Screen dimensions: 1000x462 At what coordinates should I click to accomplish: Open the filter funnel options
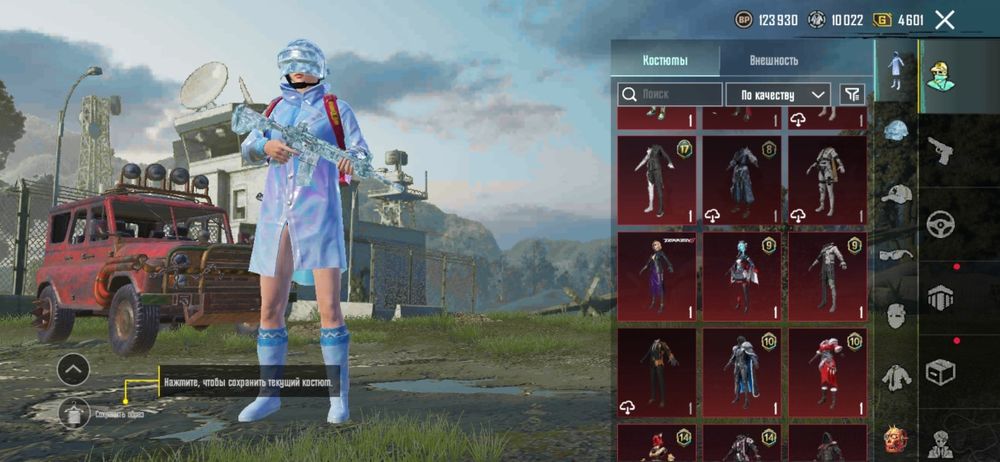[x=852, y=94]
